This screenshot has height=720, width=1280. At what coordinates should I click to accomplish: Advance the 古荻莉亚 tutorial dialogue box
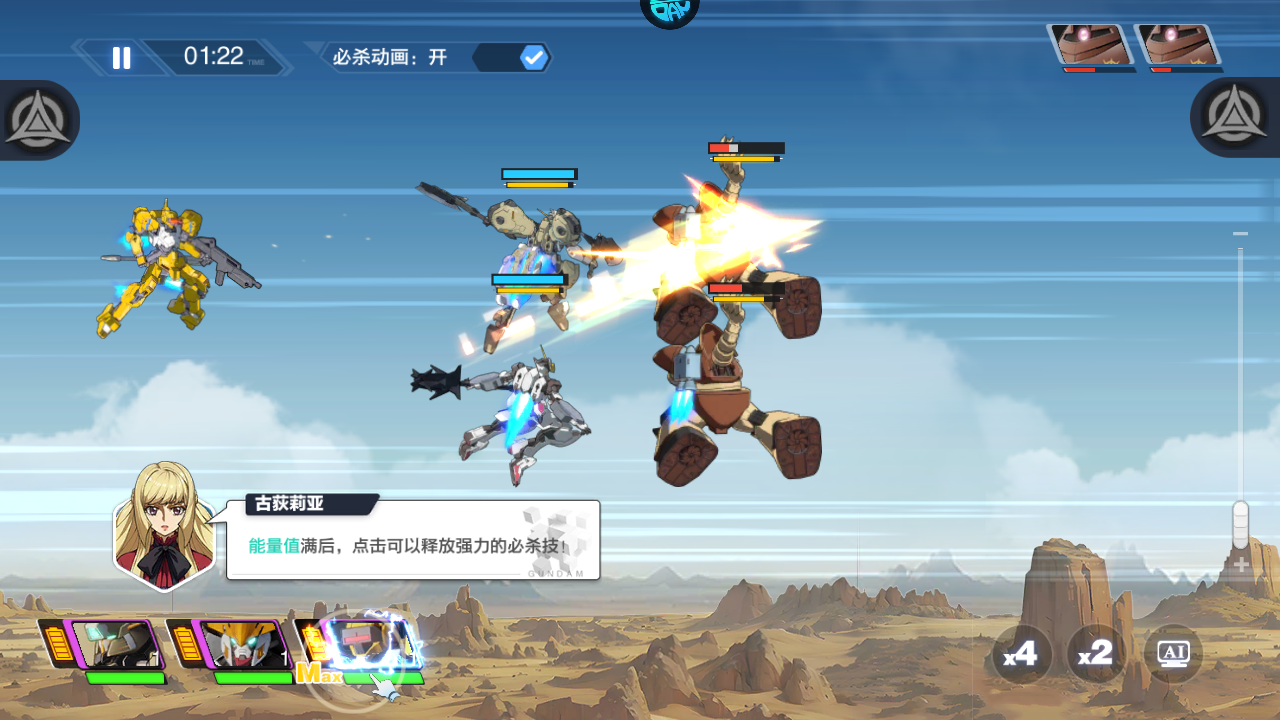[x=412, y=541]
